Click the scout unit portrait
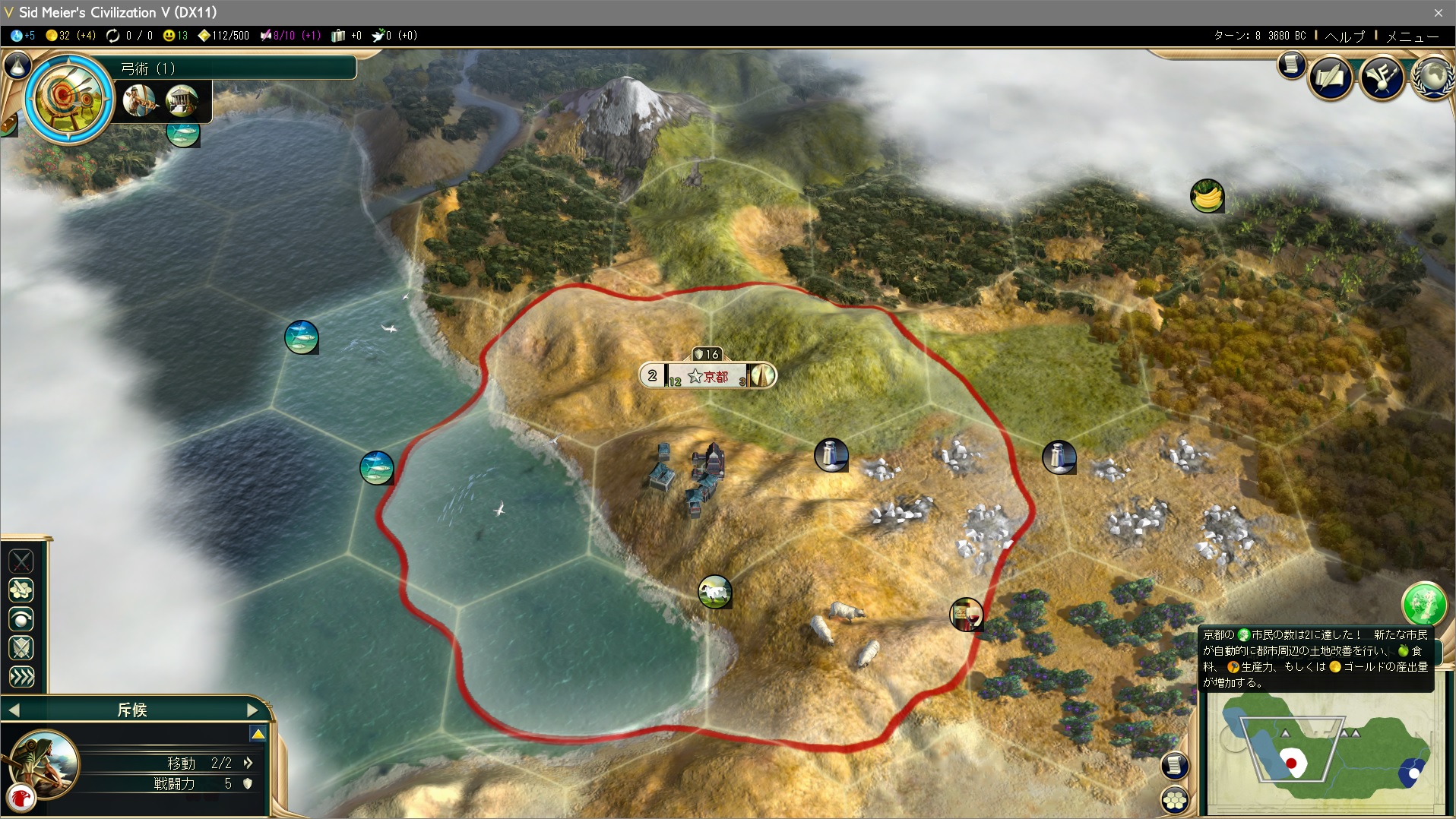This screenshot has width=1456, height=819. [x=44, y=762]
